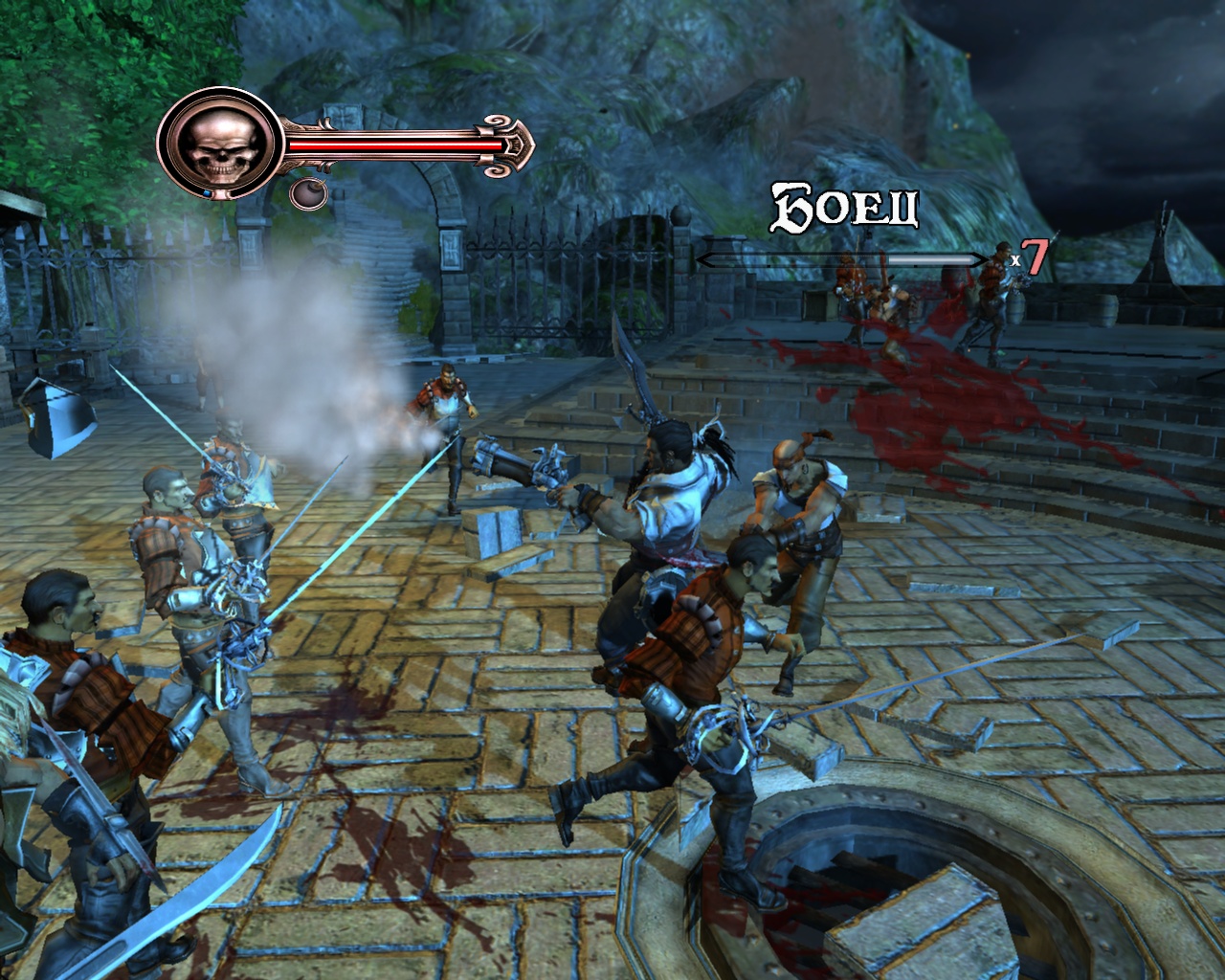
Task: Click the small blue ammo indicator on the portrait ring
Action: [x=209, y=191]
